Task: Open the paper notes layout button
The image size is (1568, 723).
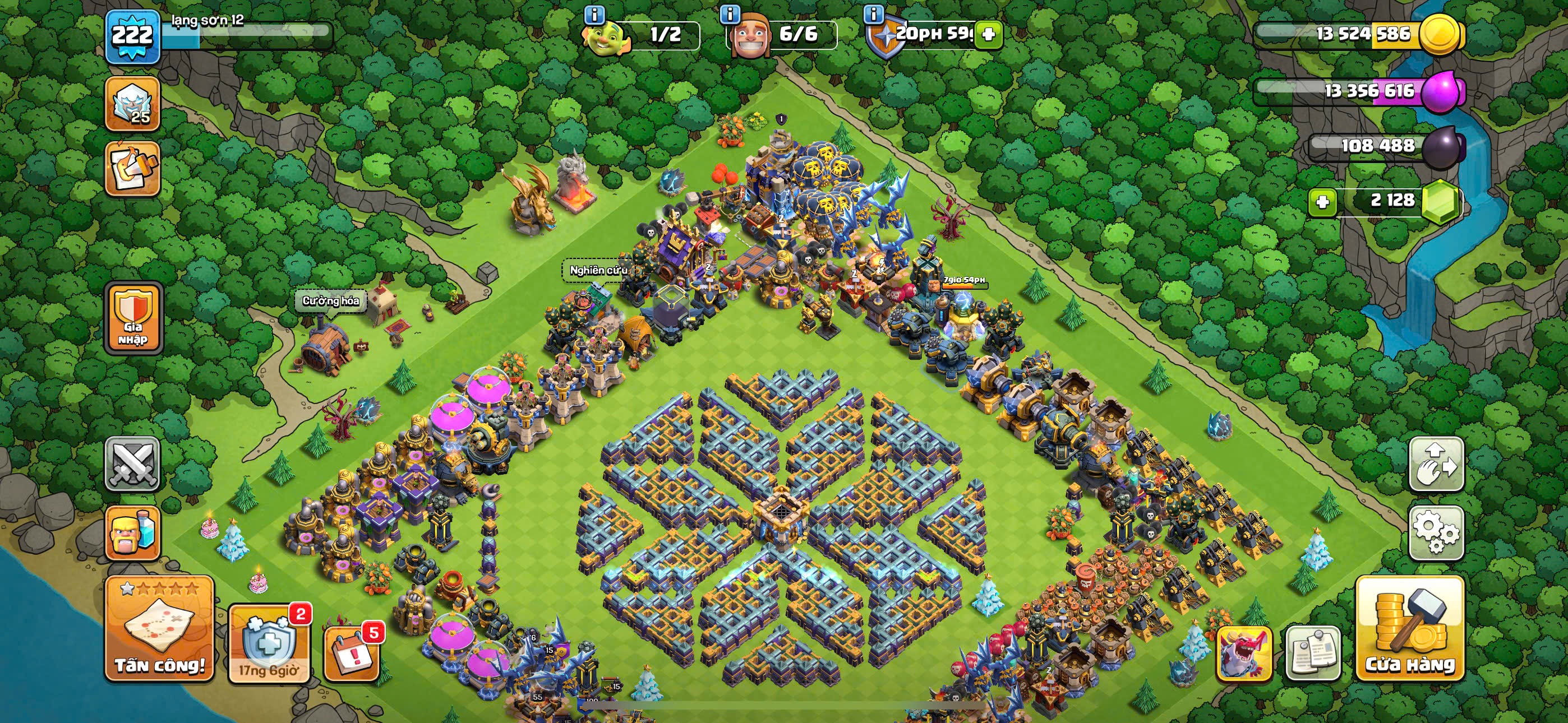Action: 1313,654
